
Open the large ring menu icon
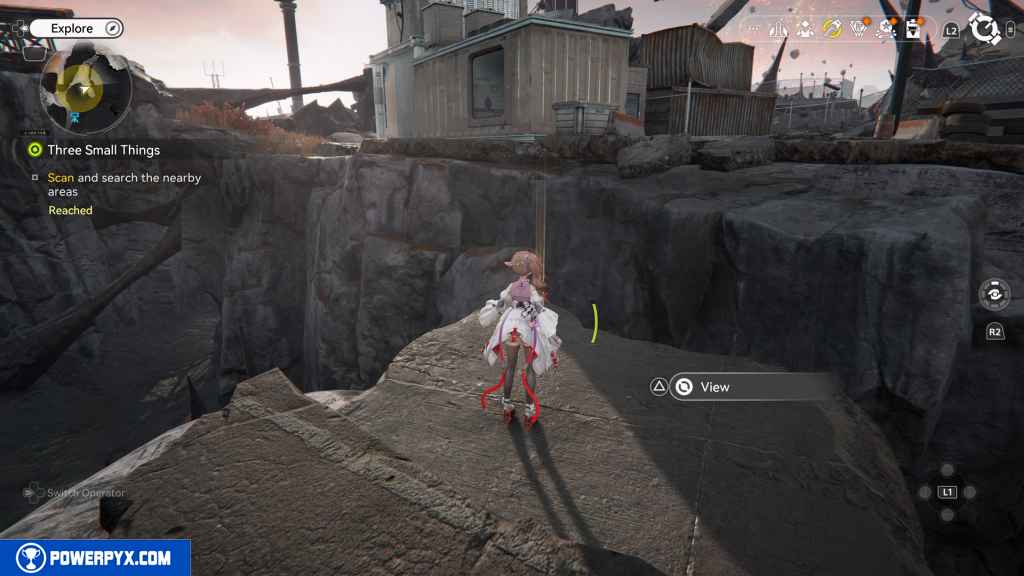985,29
